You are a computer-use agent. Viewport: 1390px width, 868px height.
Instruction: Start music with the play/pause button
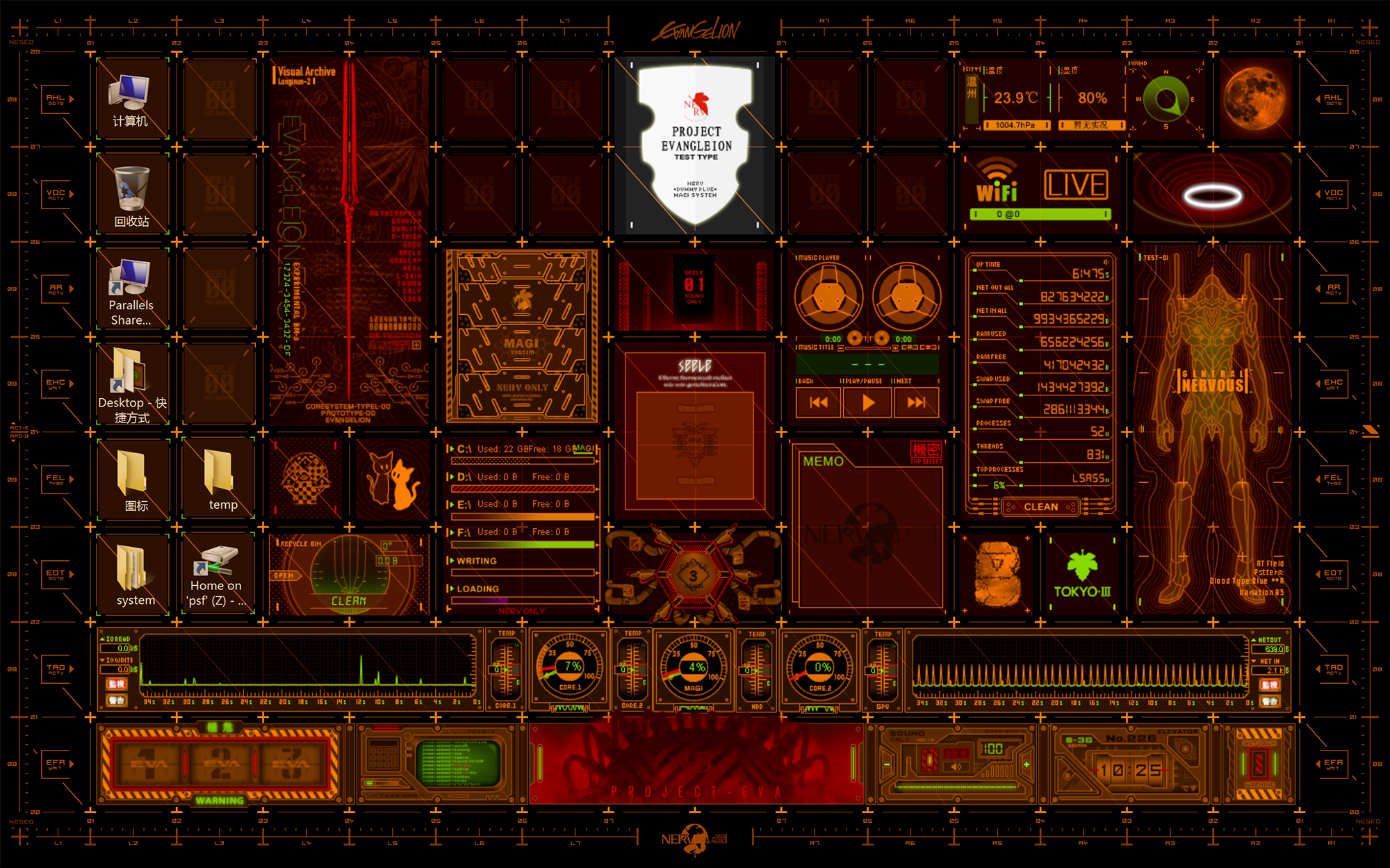tap(867, 402)
